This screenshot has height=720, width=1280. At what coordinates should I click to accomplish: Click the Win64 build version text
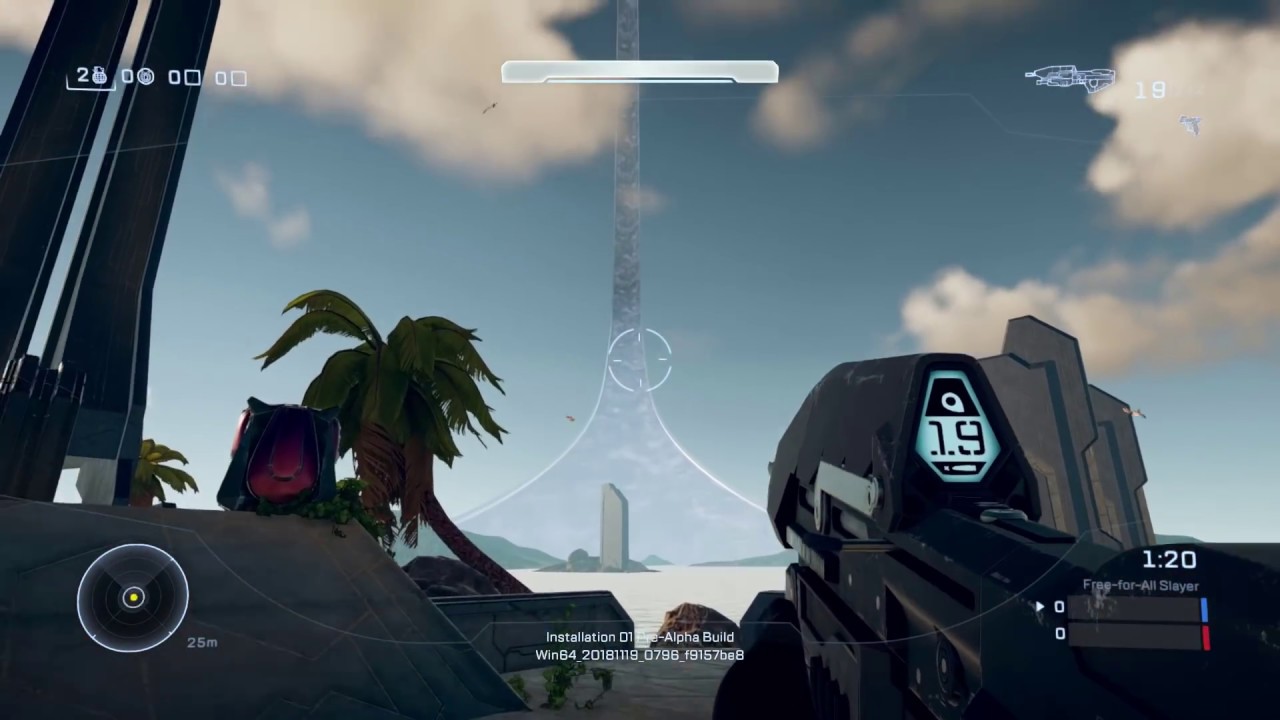click(640, 655)
